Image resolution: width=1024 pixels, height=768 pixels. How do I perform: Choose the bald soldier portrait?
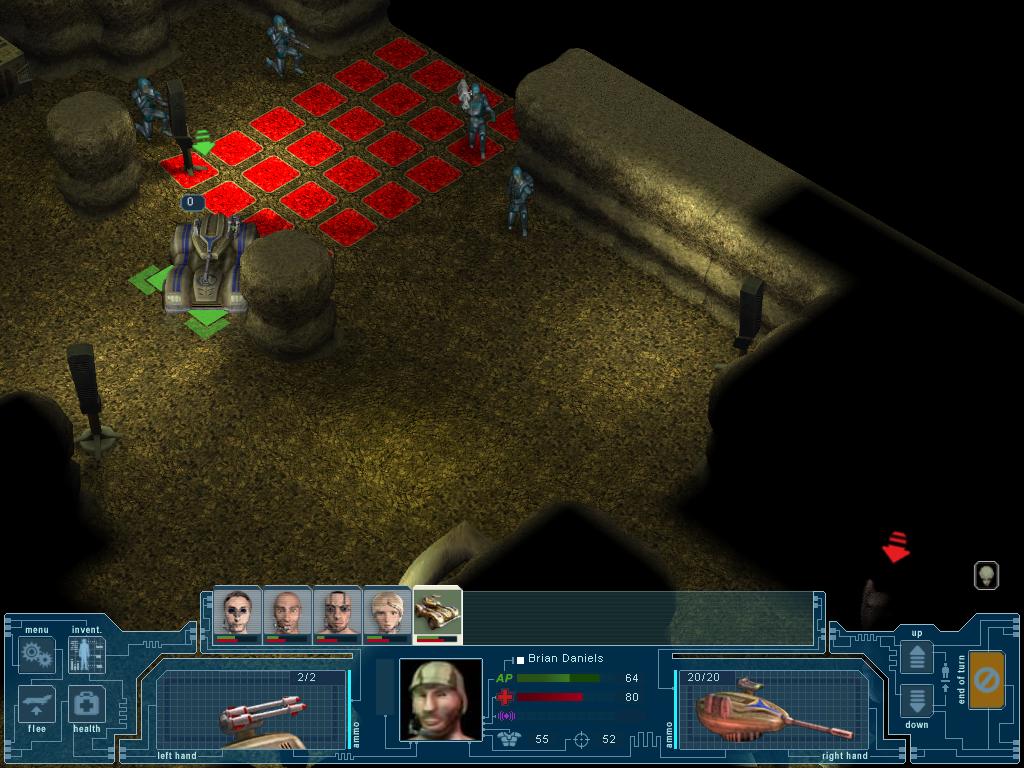tap(287, 612)
